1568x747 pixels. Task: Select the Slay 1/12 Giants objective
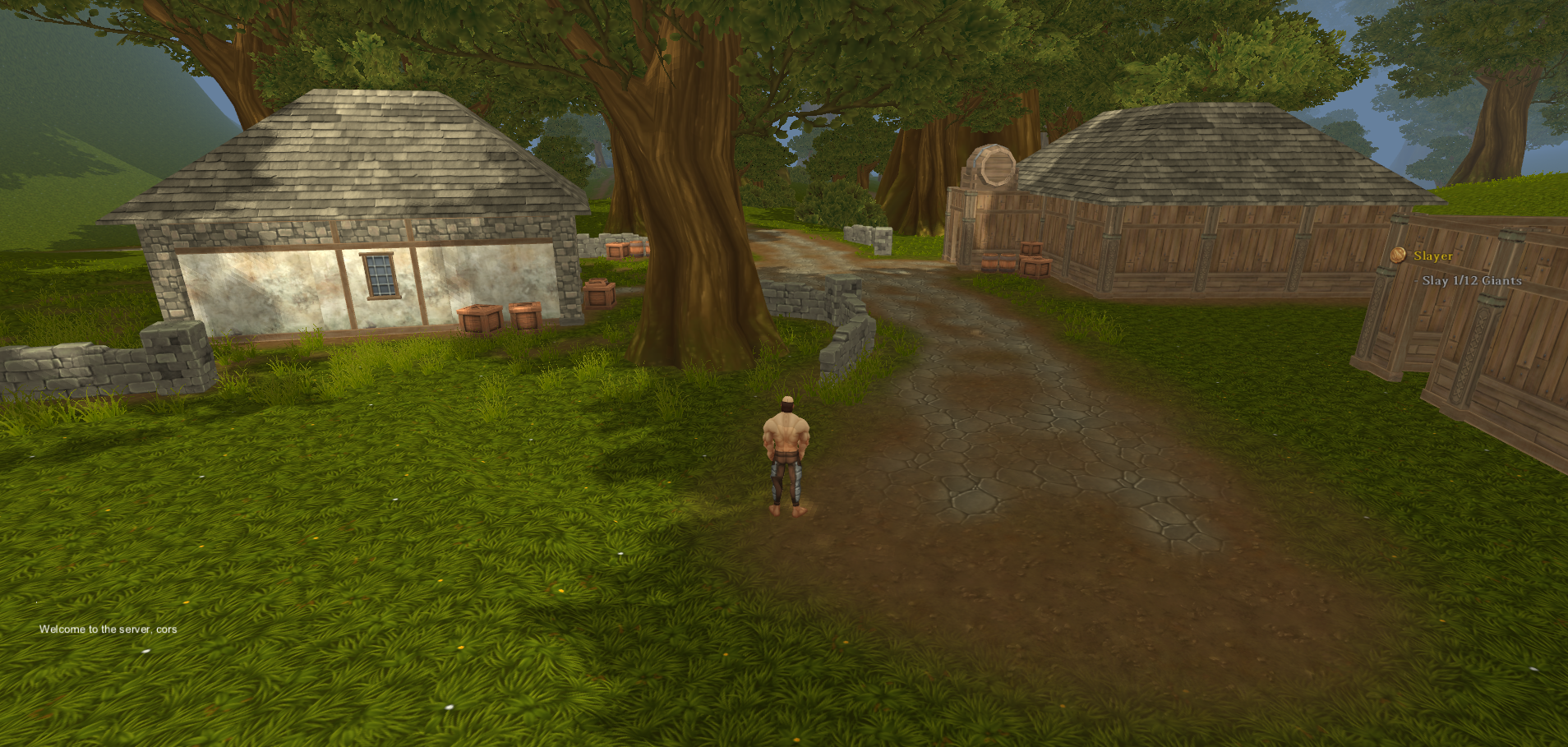[x=1471, y=280]
